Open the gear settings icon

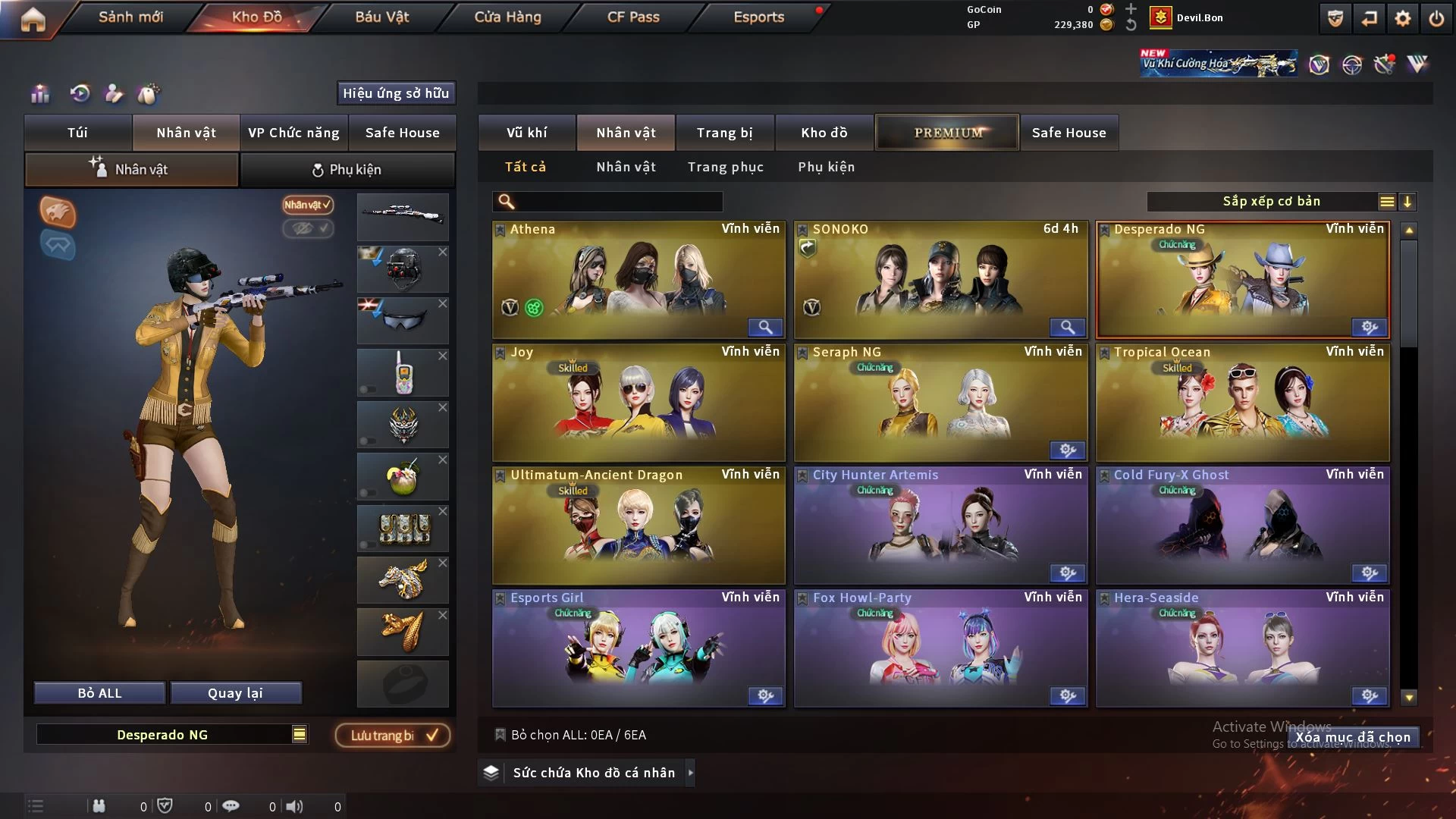(1403, 18)
